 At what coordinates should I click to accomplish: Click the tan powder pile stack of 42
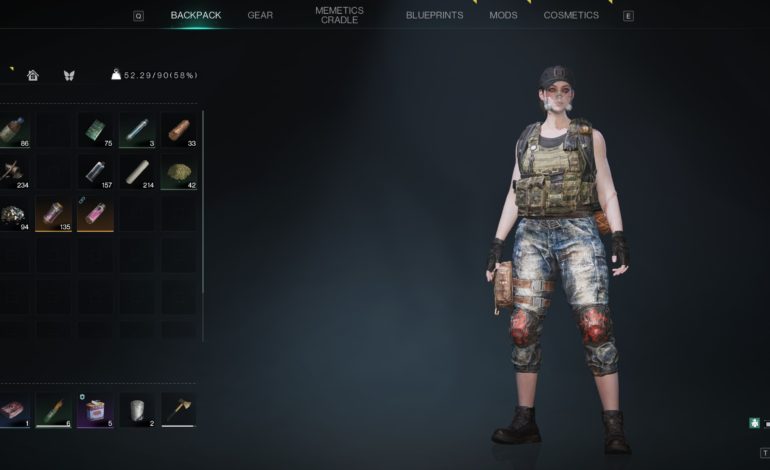coord(178,172)
